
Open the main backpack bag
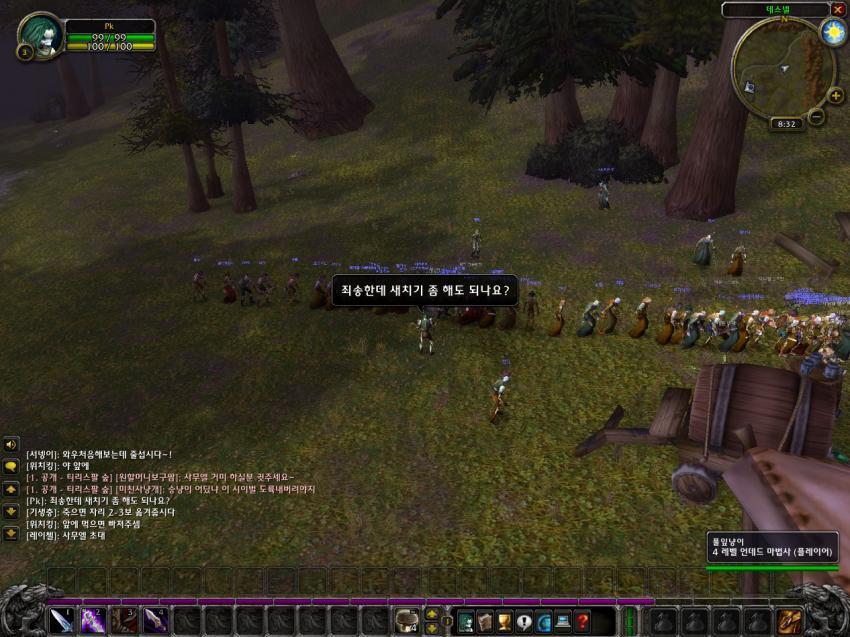(790, 621)
